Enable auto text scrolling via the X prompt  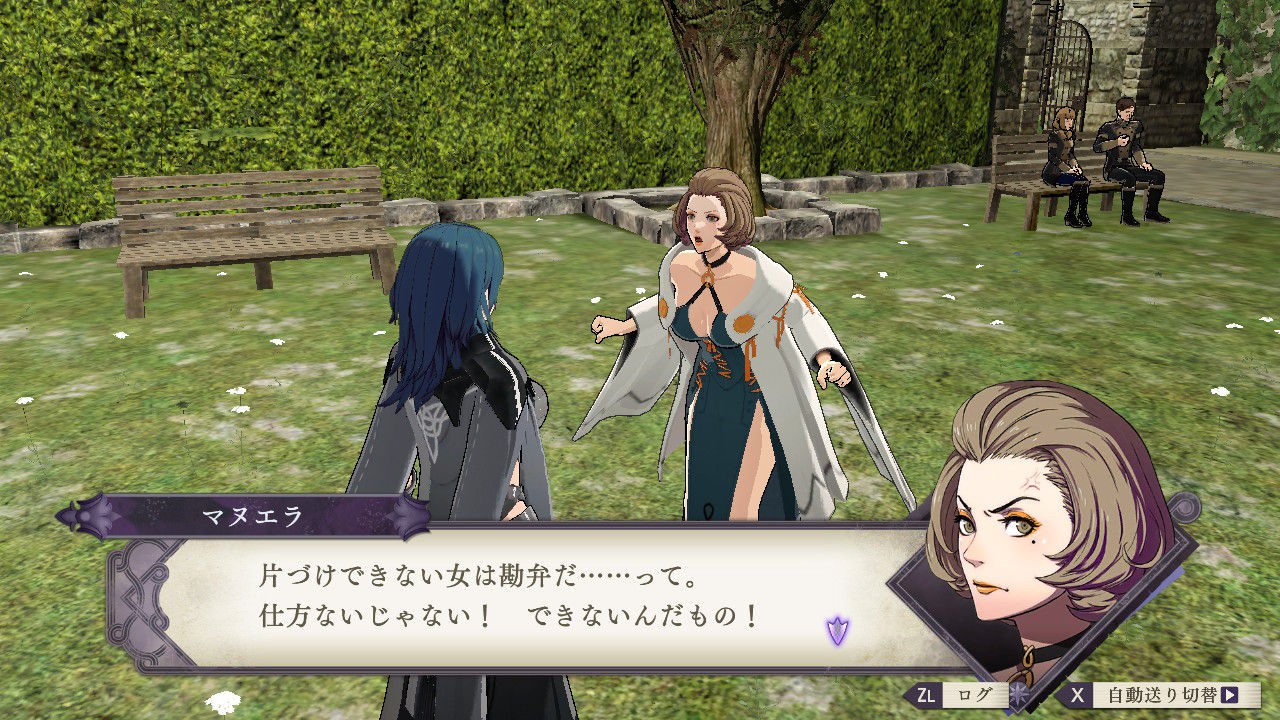click(1077, 693)
